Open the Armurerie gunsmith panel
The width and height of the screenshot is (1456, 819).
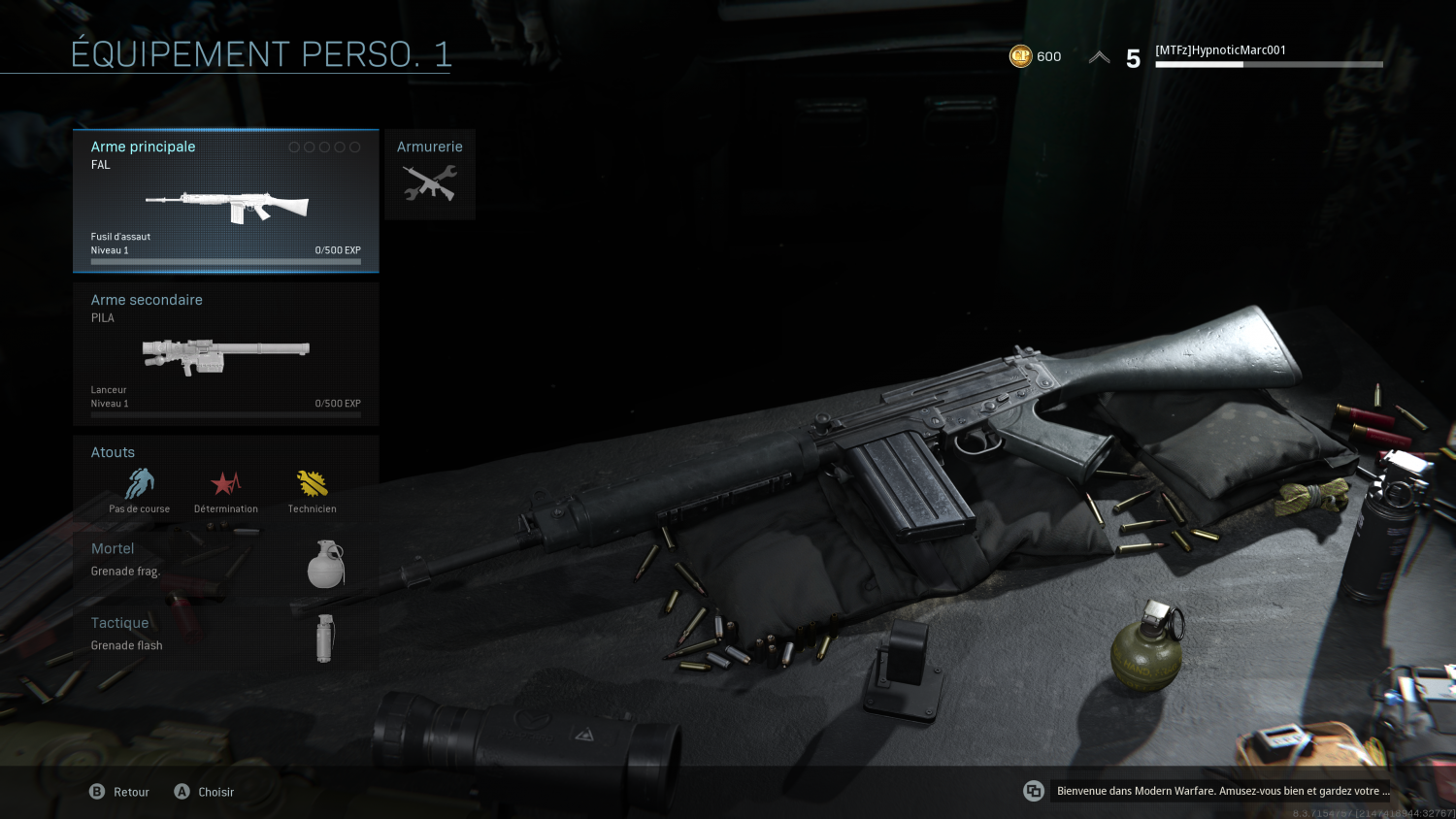pos(430,175)
